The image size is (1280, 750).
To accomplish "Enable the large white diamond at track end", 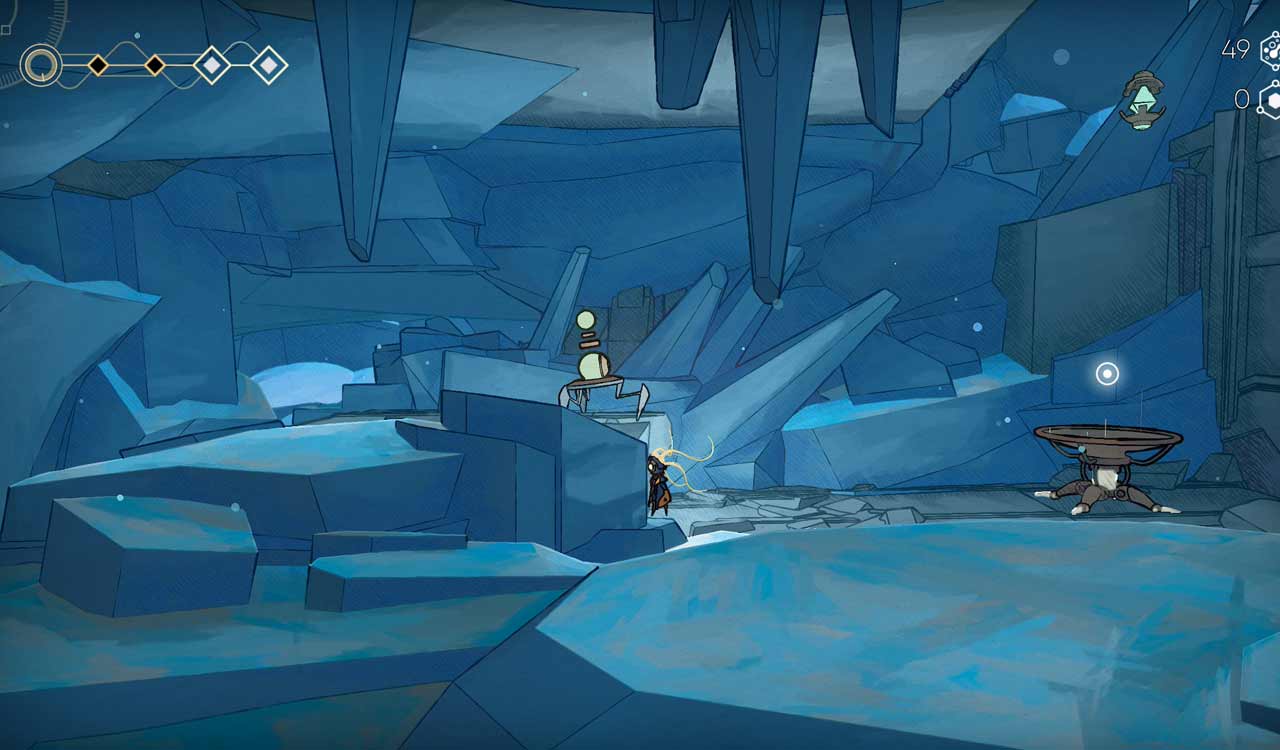I will 270,64.
